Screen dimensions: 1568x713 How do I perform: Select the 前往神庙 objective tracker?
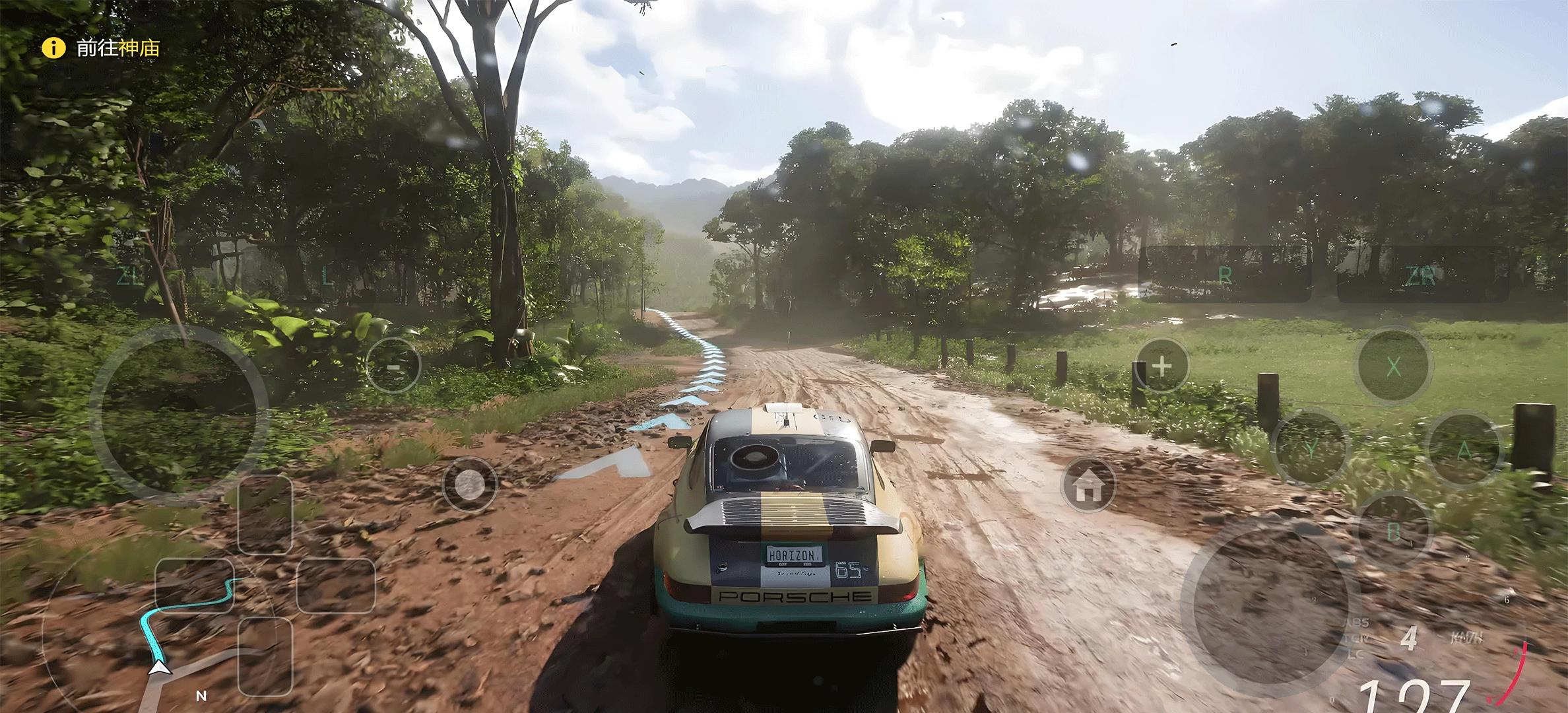click(117, 48)
